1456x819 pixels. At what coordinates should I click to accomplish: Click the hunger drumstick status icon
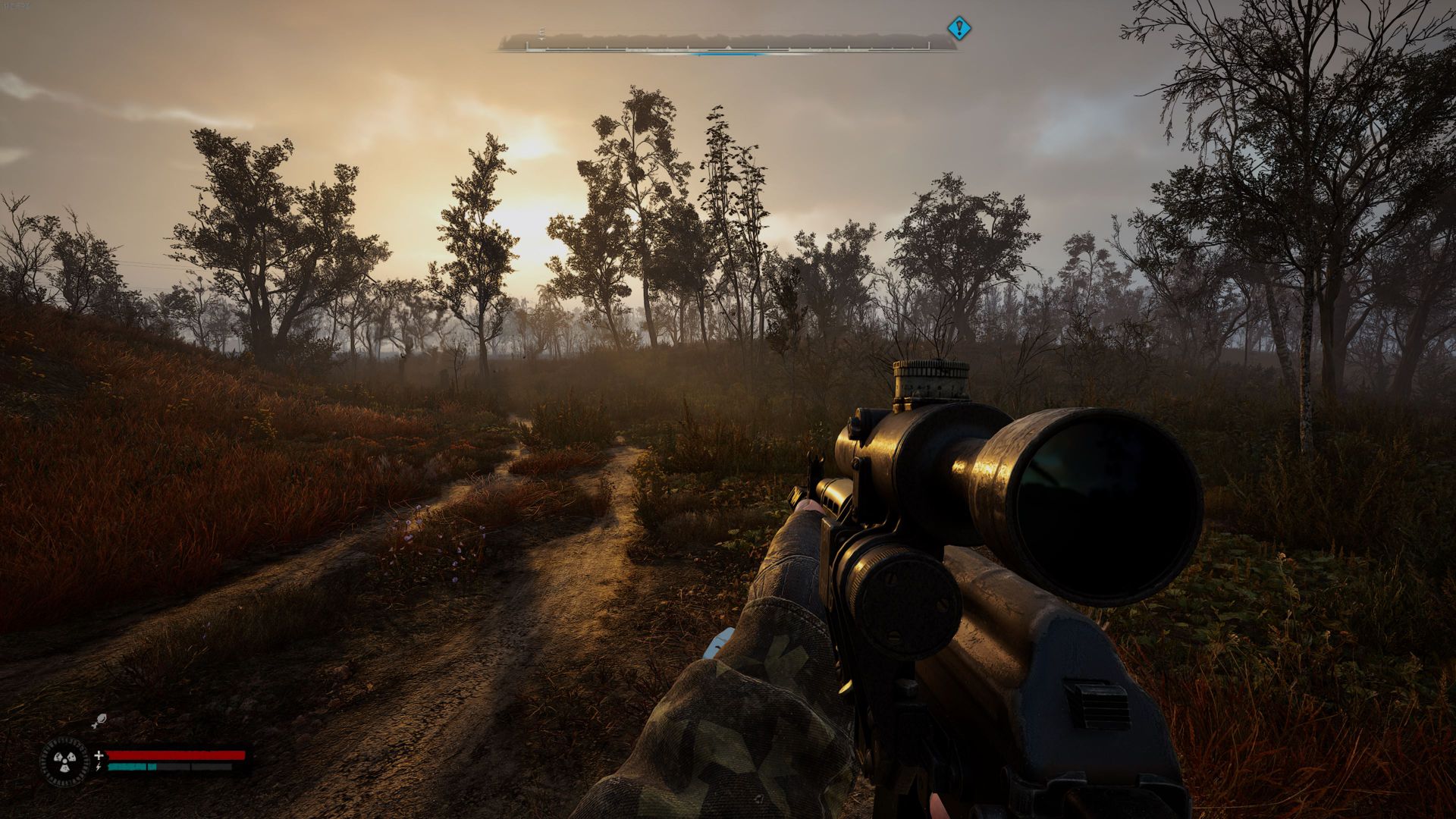point(99,721)
